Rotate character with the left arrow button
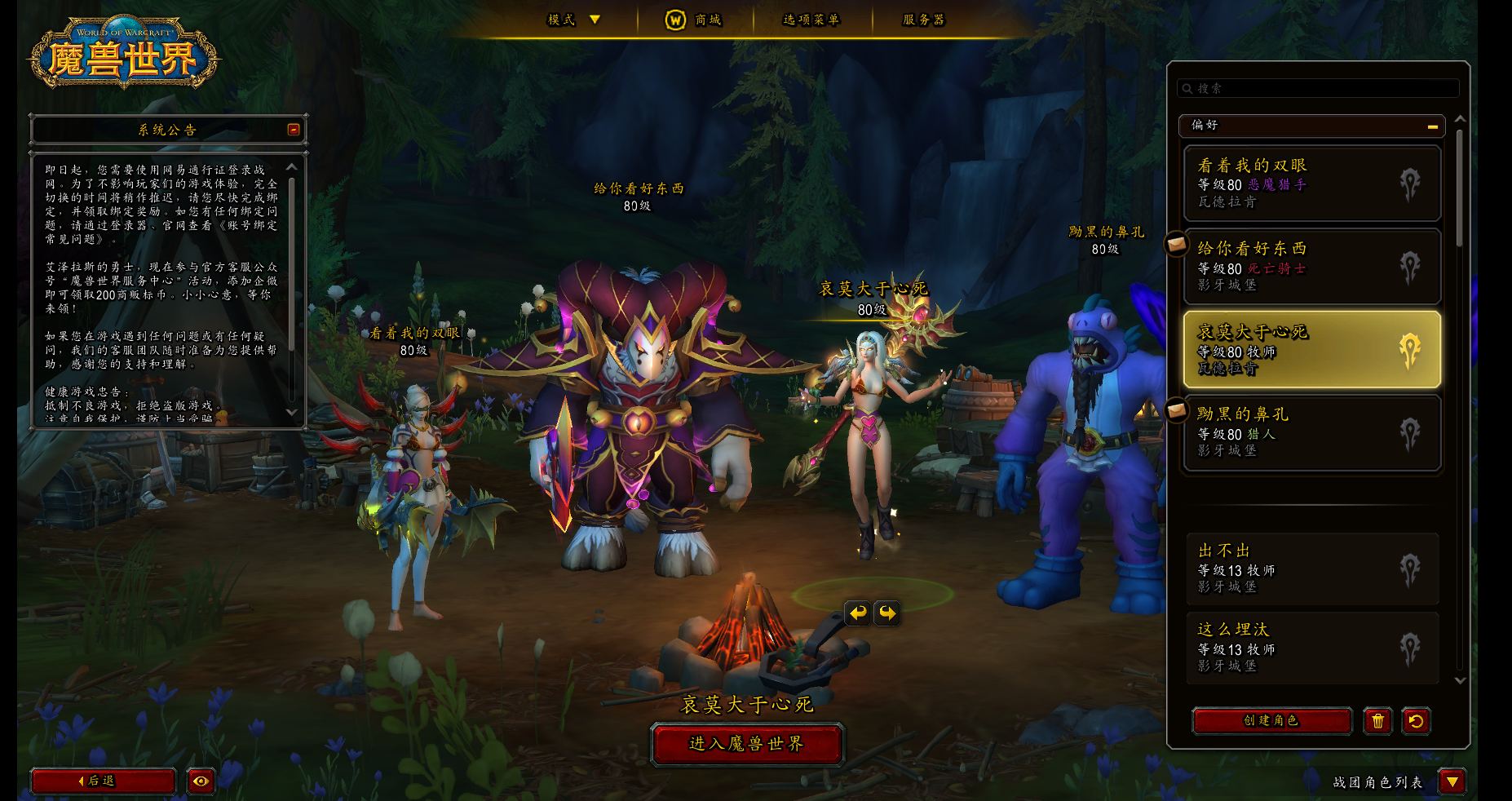This screenshot has height=801, width=1512. point(857,613)
